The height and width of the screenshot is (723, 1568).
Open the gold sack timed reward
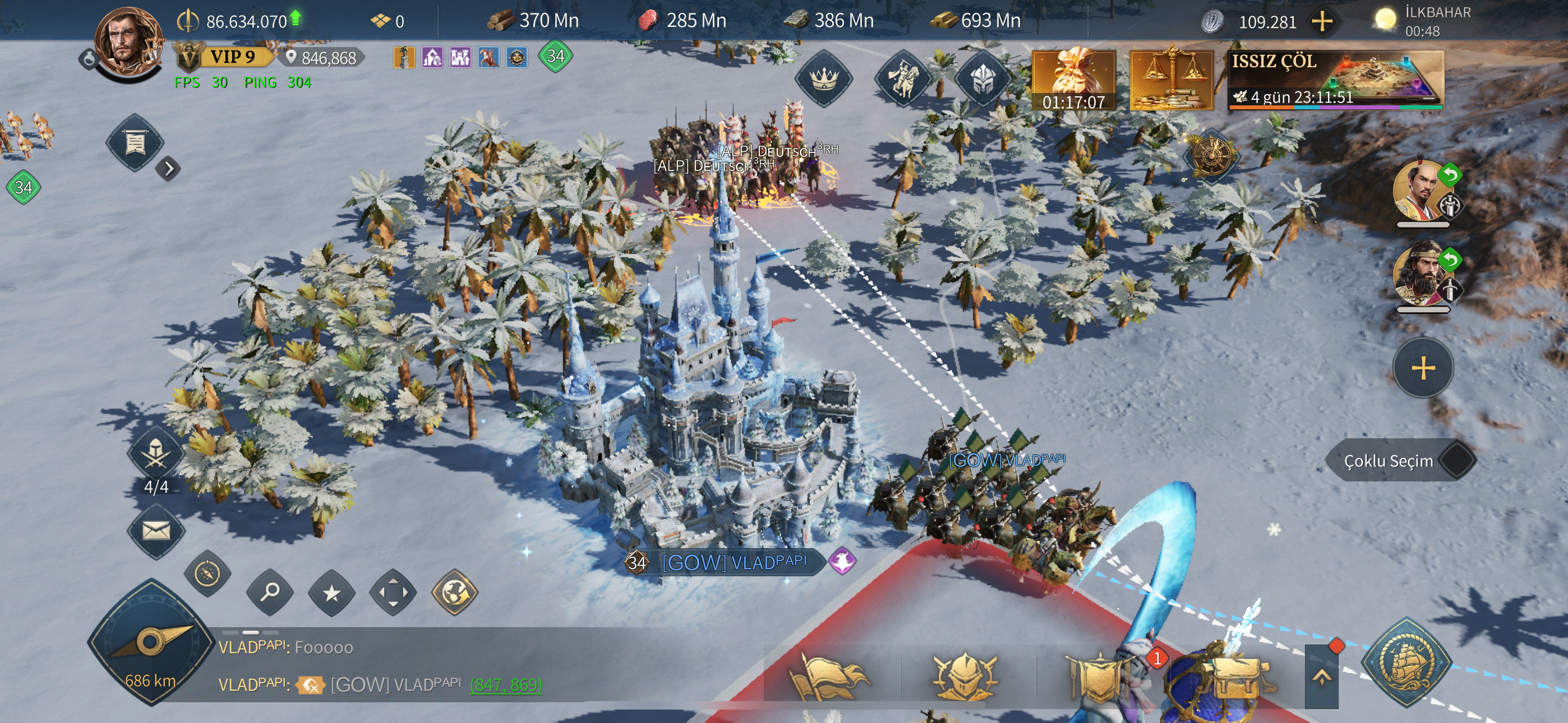tap(1074, 80)
